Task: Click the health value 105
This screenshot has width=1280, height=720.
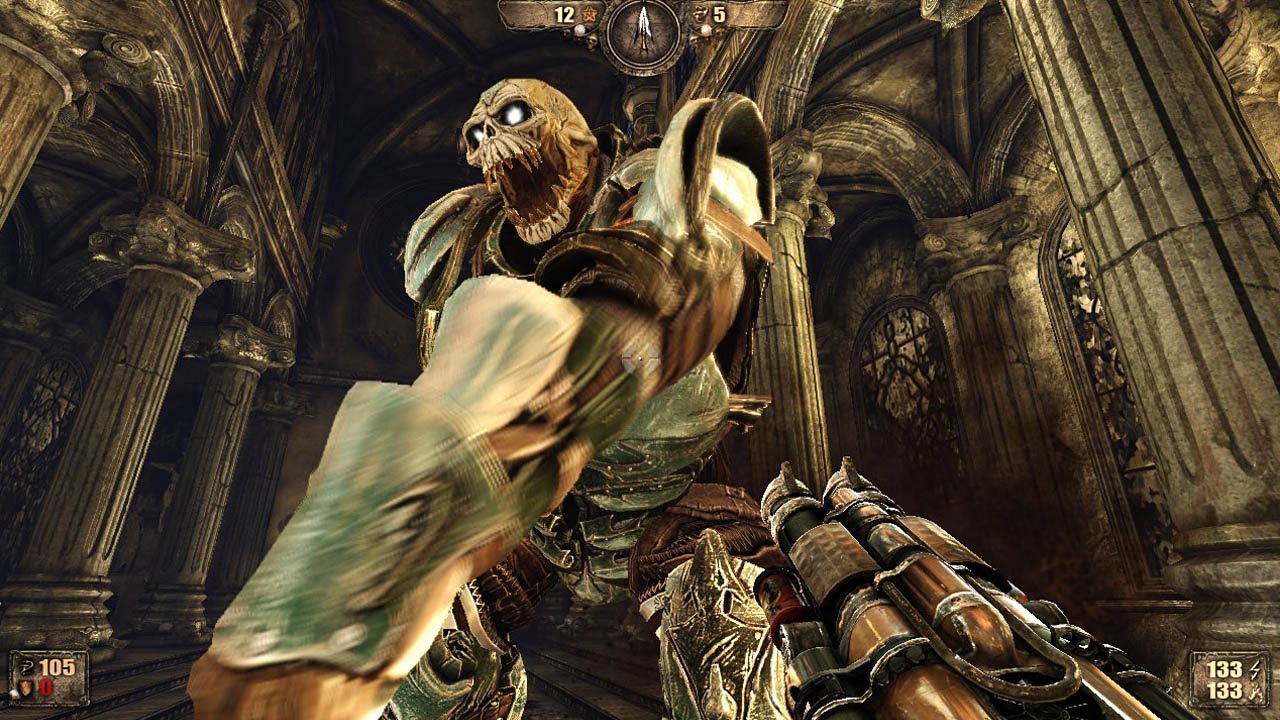Action: coord(57,666)
